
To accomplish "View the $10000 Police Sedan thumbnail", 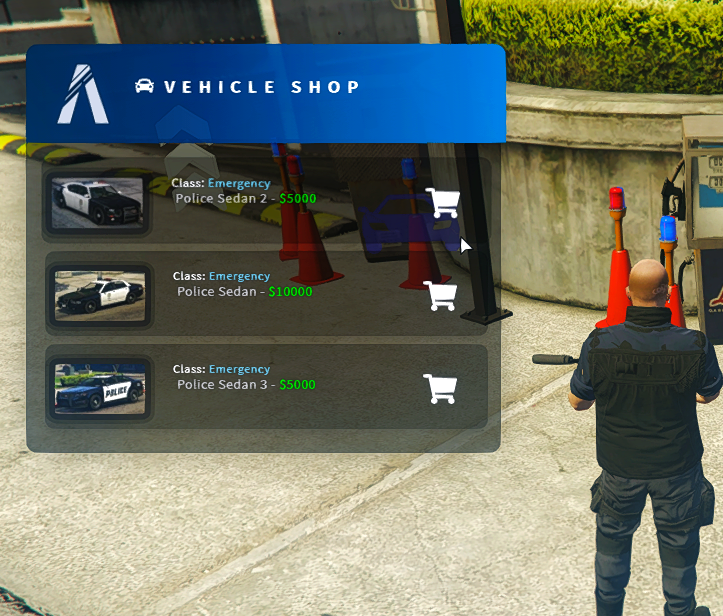I will click(99, 296).
